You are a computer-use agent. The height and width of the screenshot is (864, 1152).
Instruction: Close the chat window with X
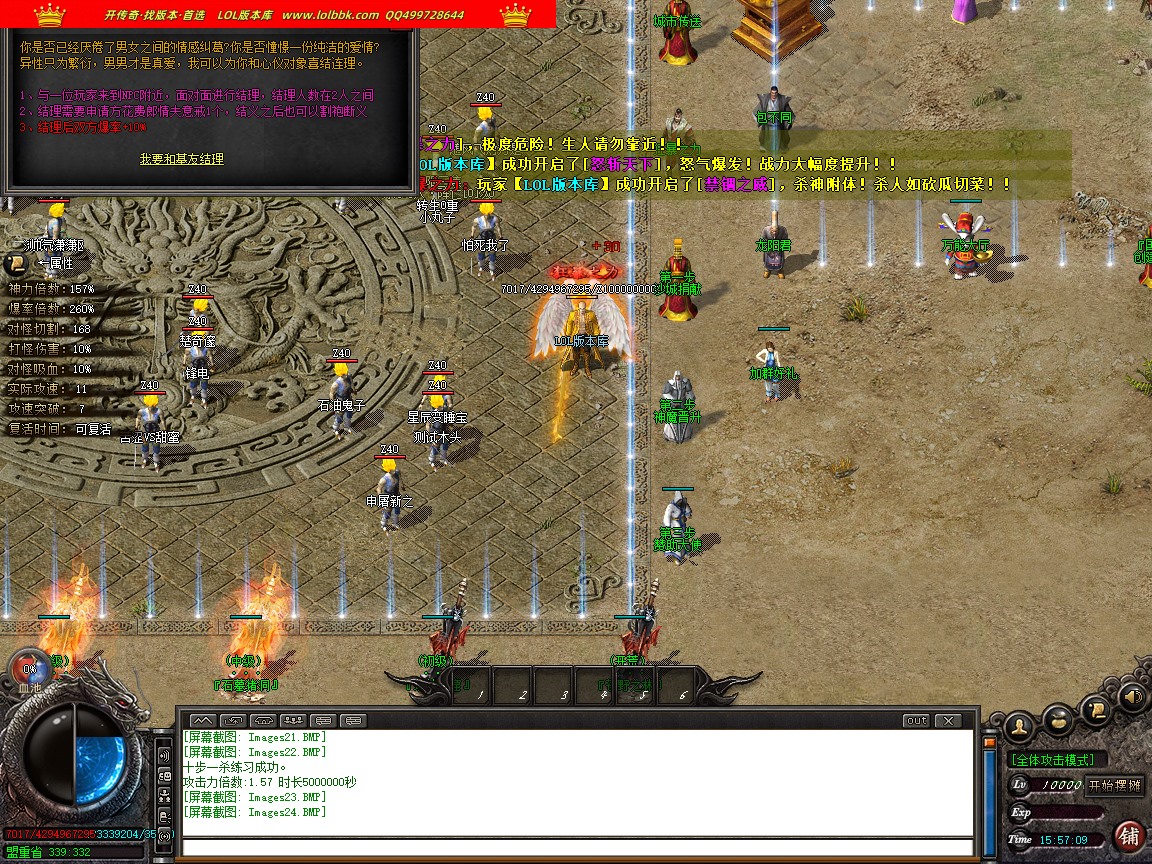point(946,720)
